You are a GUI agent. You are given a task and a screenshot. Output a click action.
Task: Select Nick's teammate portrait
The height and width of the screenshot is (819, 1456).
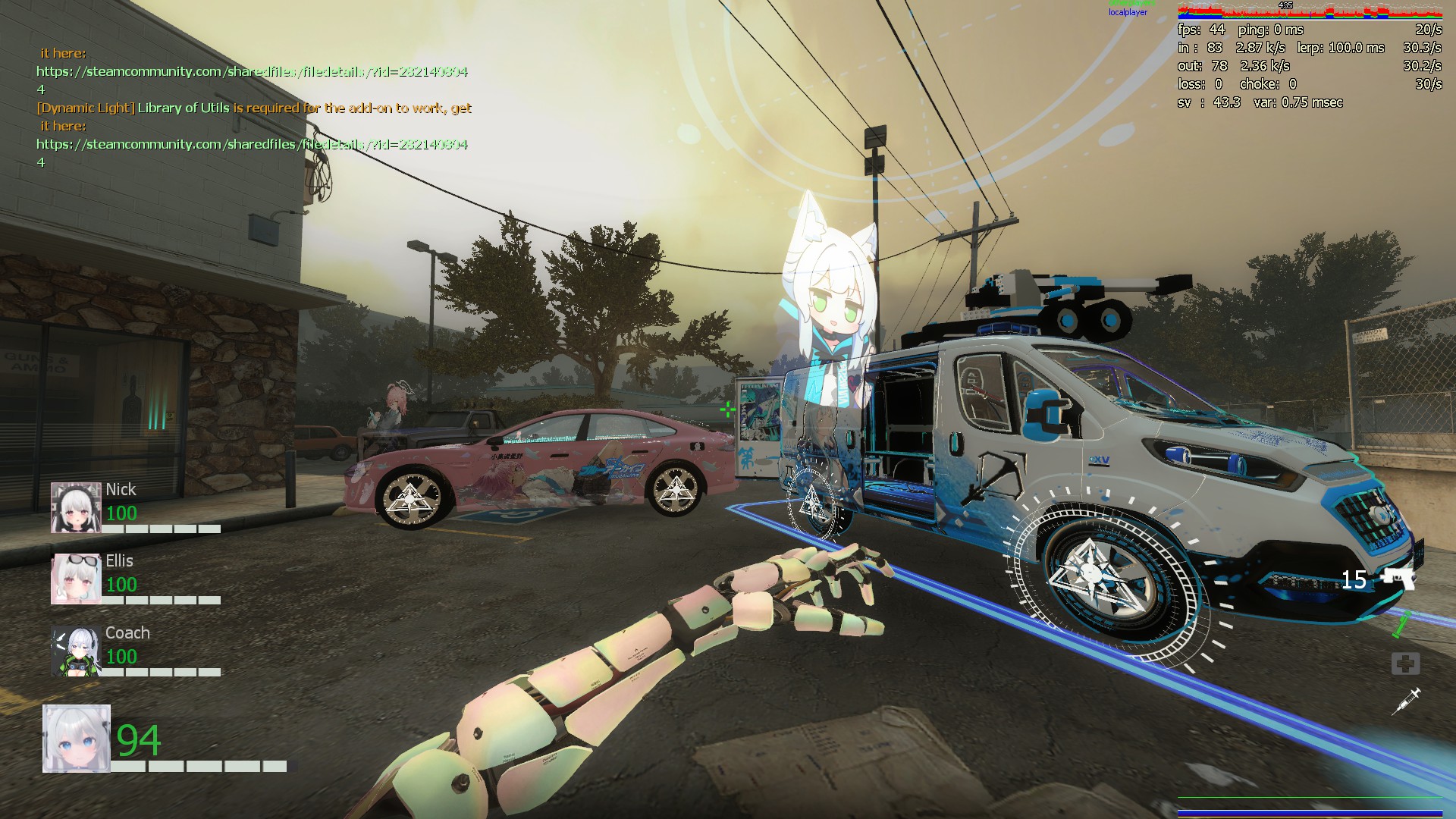(76, 507)
